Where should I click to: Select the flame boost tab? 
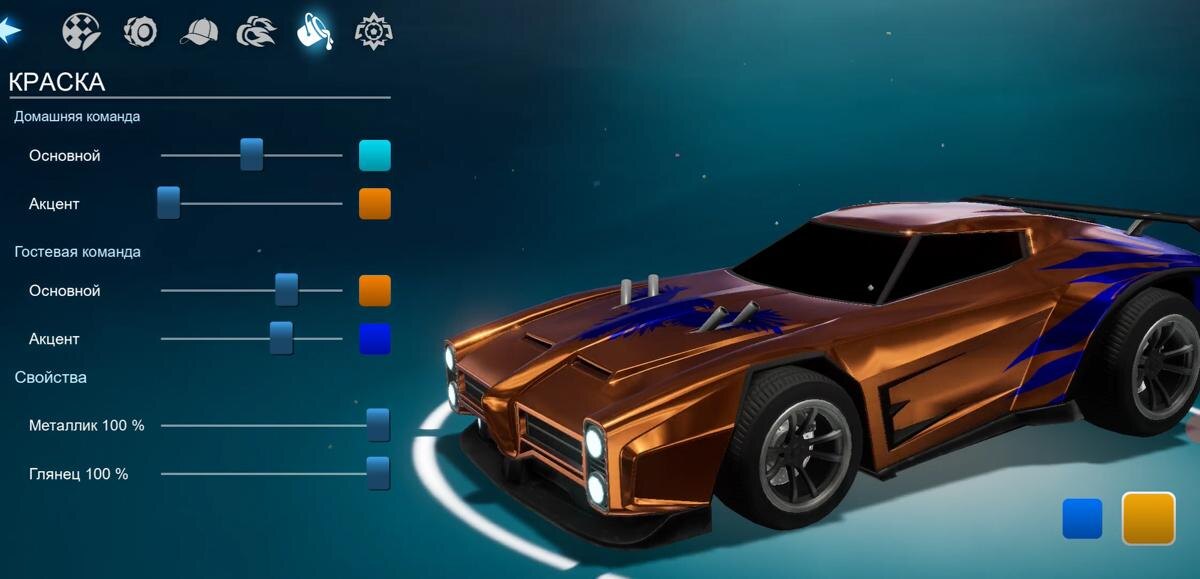click(x=256, y=32)
